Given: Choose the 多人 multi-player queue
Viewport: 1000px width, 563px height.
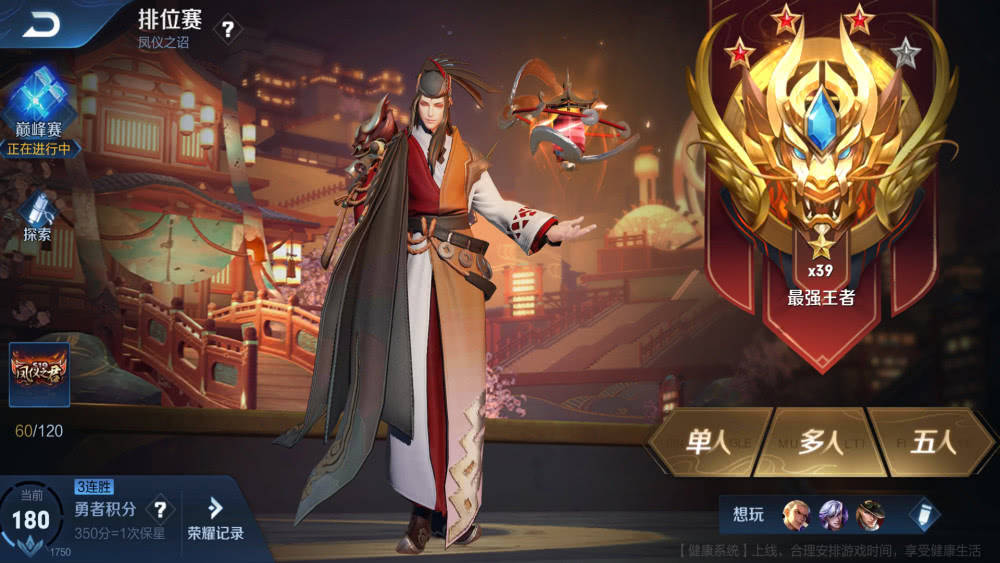Looking at the screenshot, I should coord(821,442).
